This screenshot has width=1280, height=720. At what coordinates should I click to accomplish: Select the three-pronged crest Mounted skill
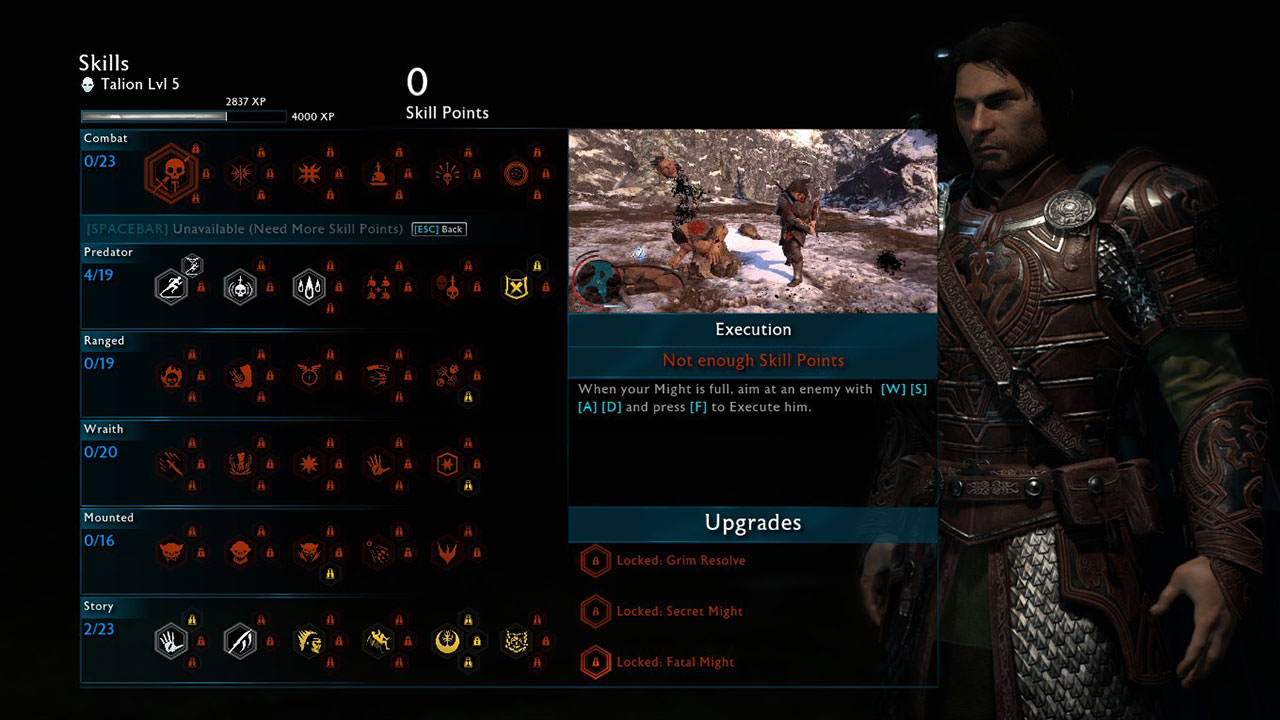click(x=446, y=552)
